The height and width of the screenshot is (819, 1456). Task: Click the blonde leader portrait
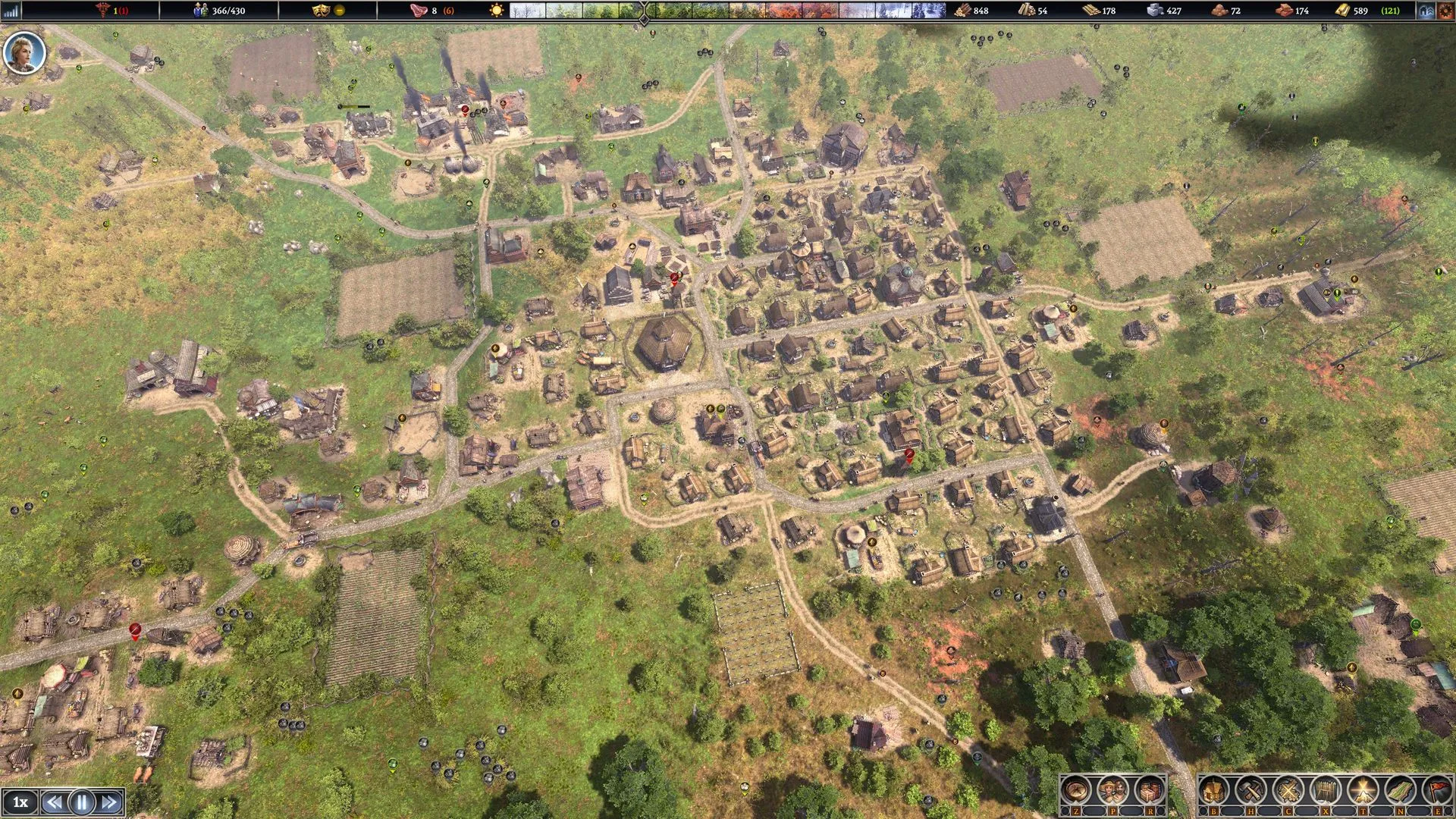pyautogui.click(x=24, y=52)
